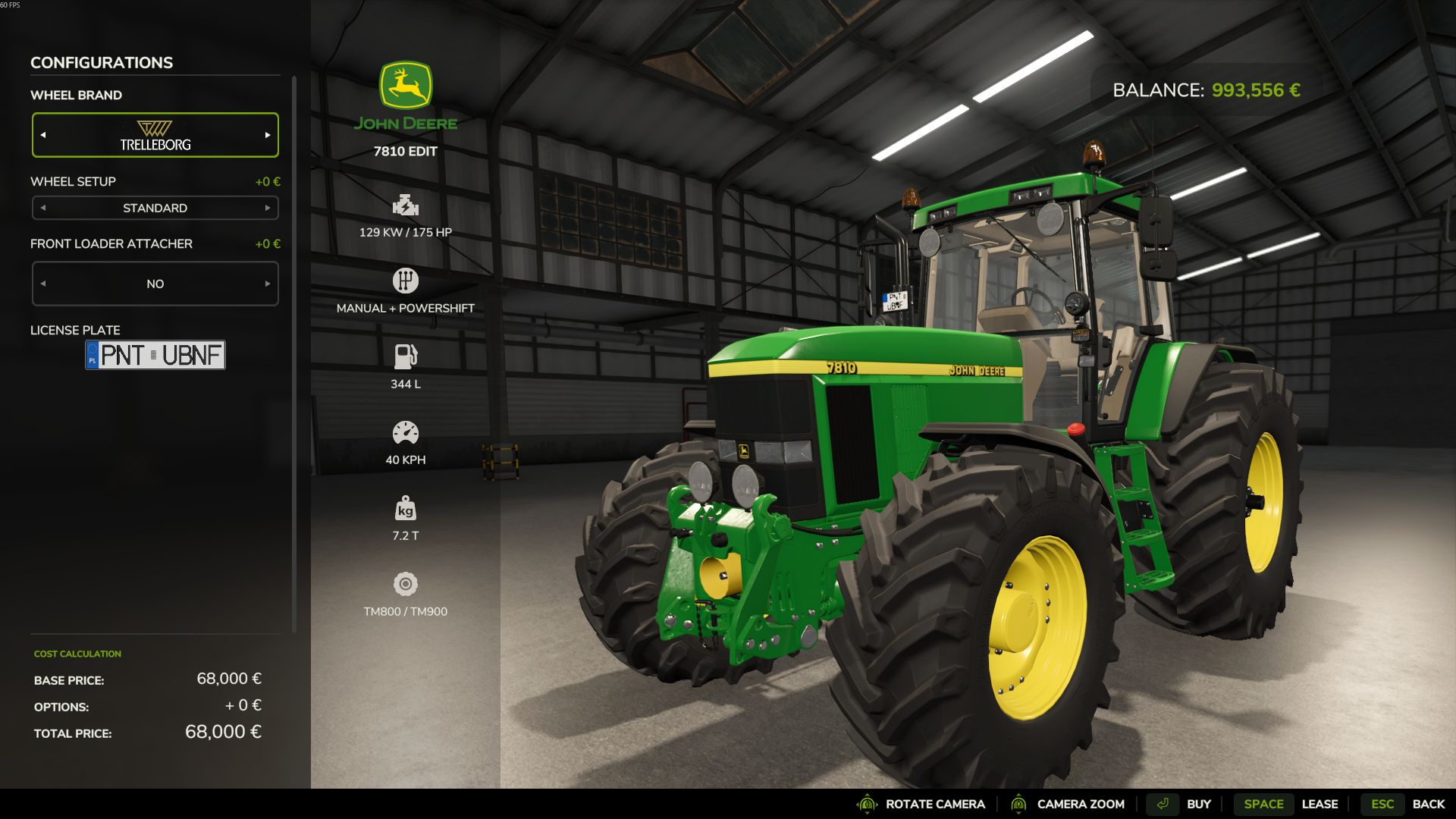1456x819 pixels.
Task: Open next Wheel Brand option with right arrow
Action: pyautogui.click(x=266, y=134)
